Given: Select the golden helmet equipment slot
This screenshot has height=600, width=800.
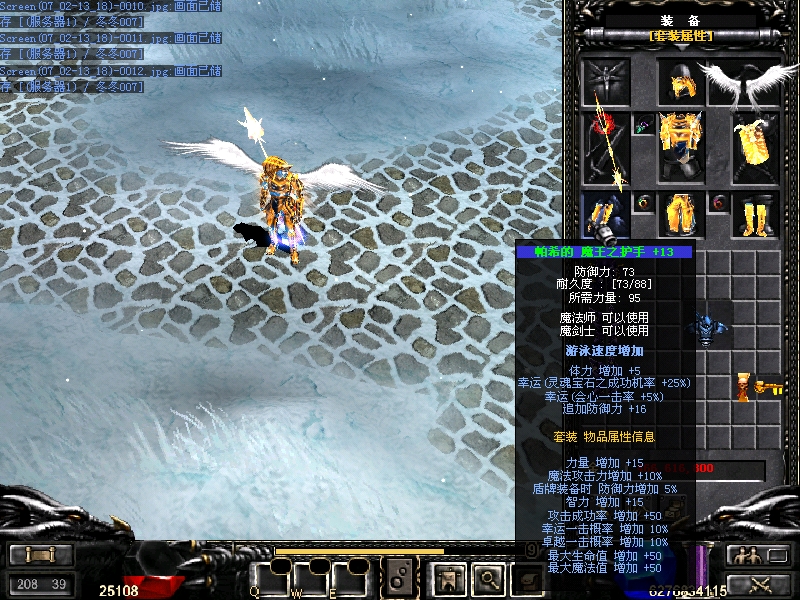Looking at the screenshot, I should (682, 84).
